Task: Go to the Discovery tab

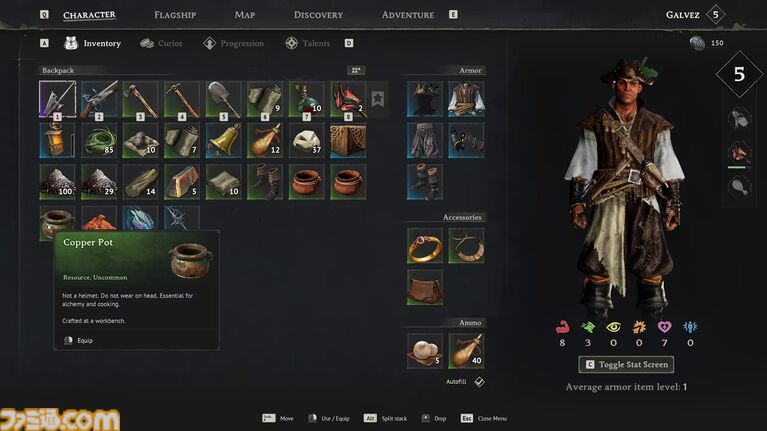Action: click(x=318, y=15)
